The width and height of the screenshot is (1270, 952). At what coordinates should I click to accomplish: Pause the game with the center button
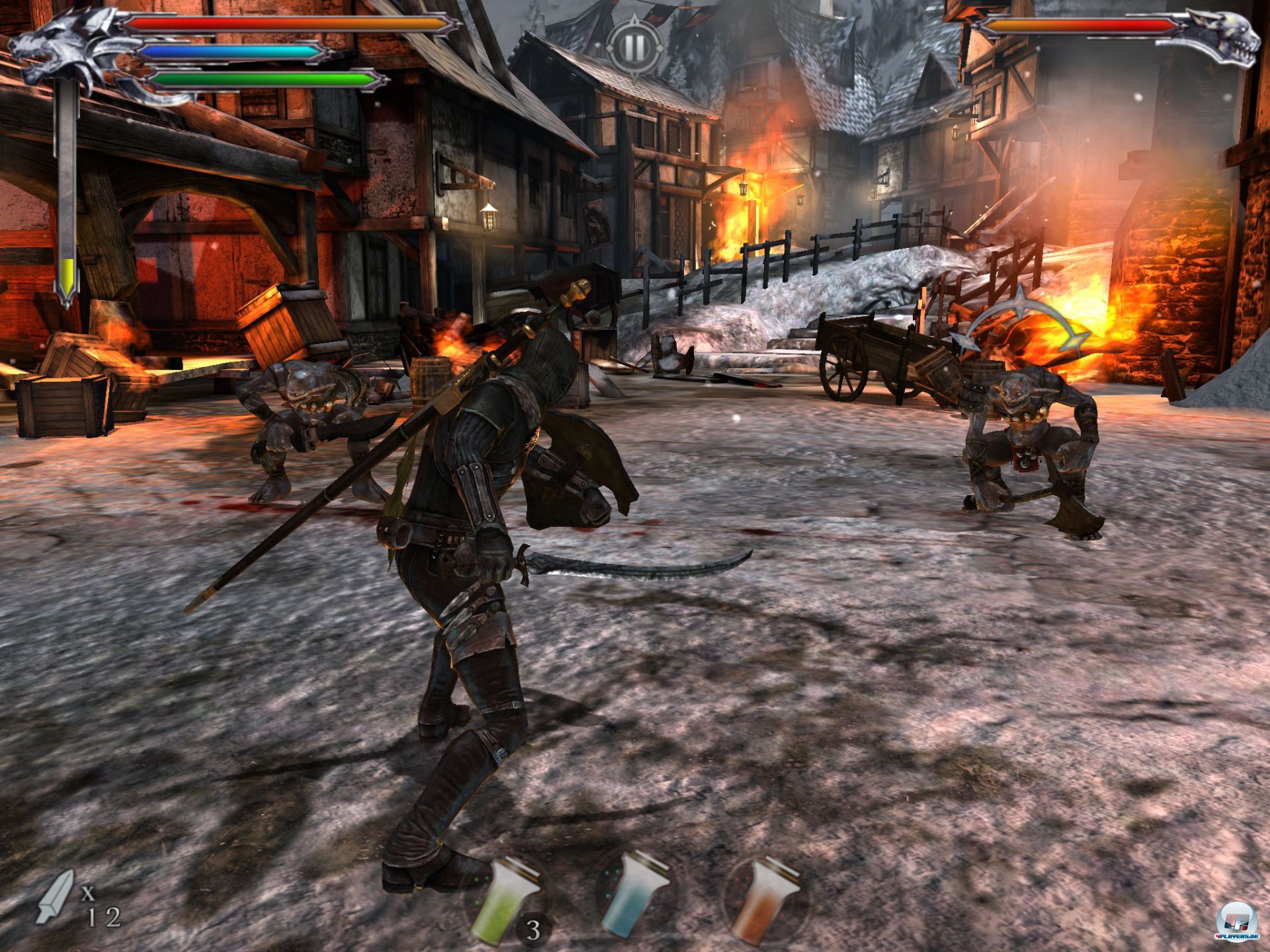pos(634,47)
